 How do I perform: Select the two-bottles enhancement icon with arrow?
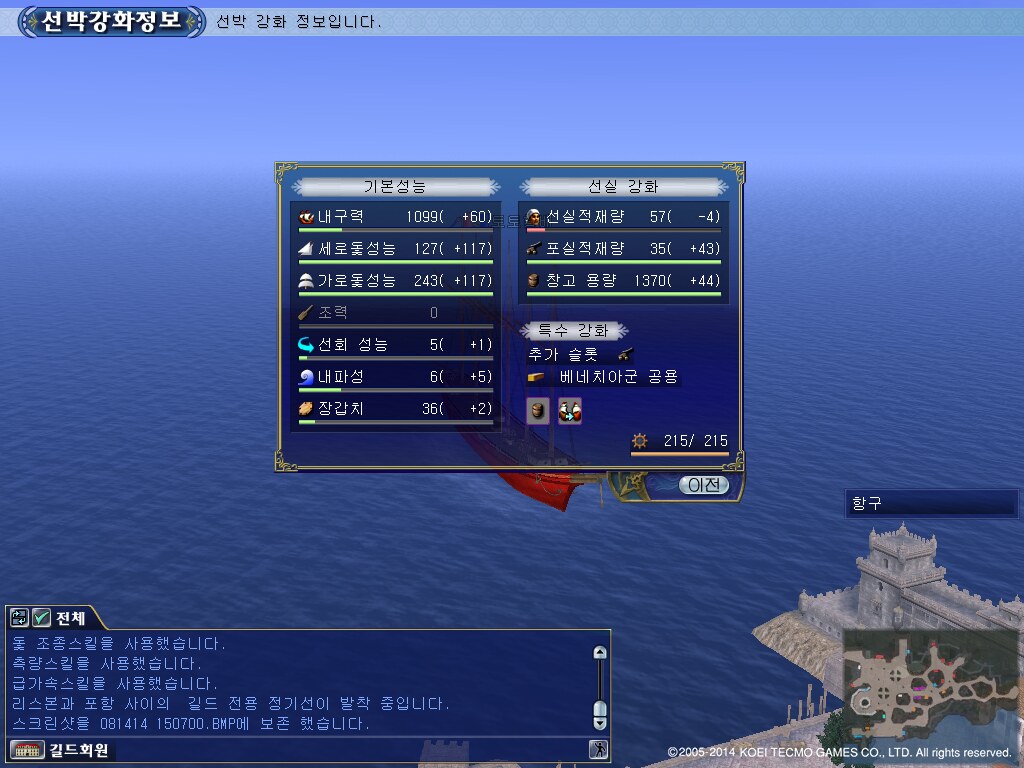(570, 410)
